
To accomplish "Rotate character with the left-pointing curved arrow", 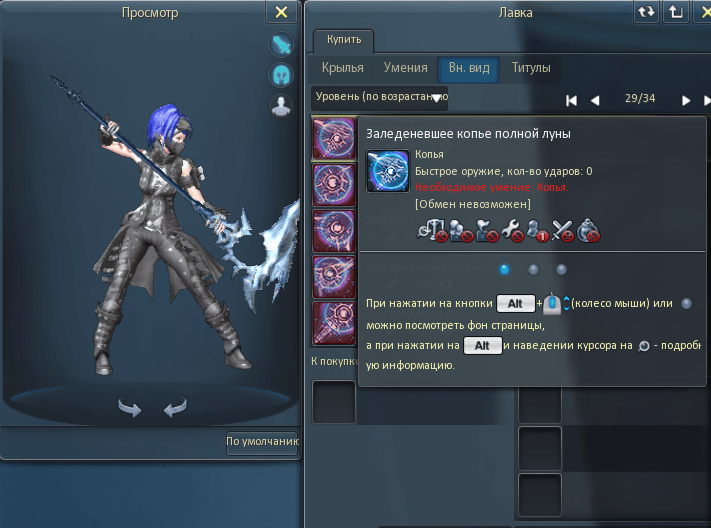I will pos(175,407).
